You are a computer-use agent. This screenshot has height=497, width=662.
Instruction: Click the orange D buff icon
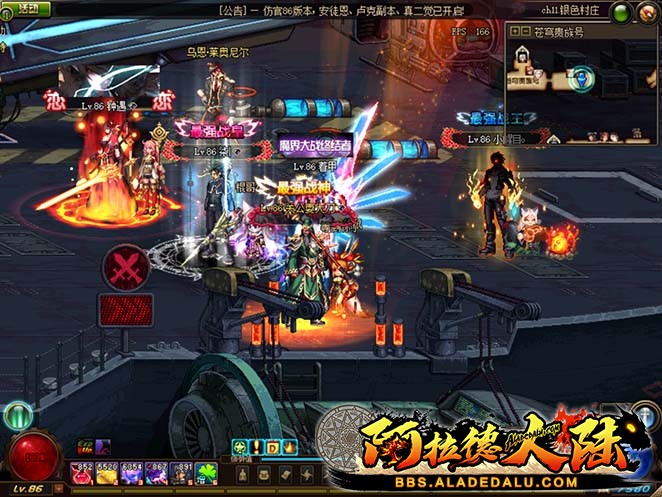coord(273,447)
